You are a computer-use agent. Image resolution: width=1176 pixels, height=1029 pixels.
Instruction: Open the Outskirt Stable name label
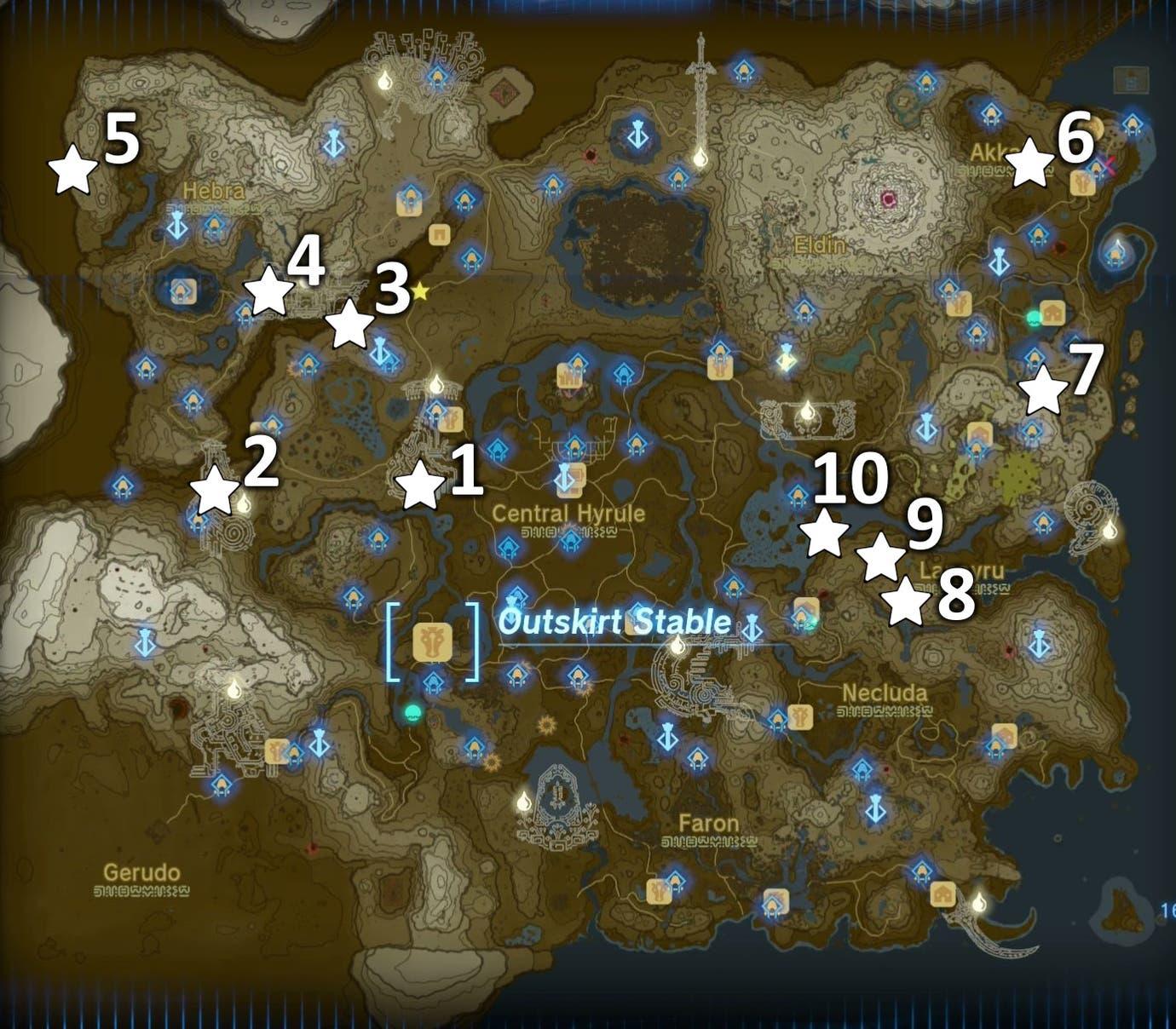615,623
